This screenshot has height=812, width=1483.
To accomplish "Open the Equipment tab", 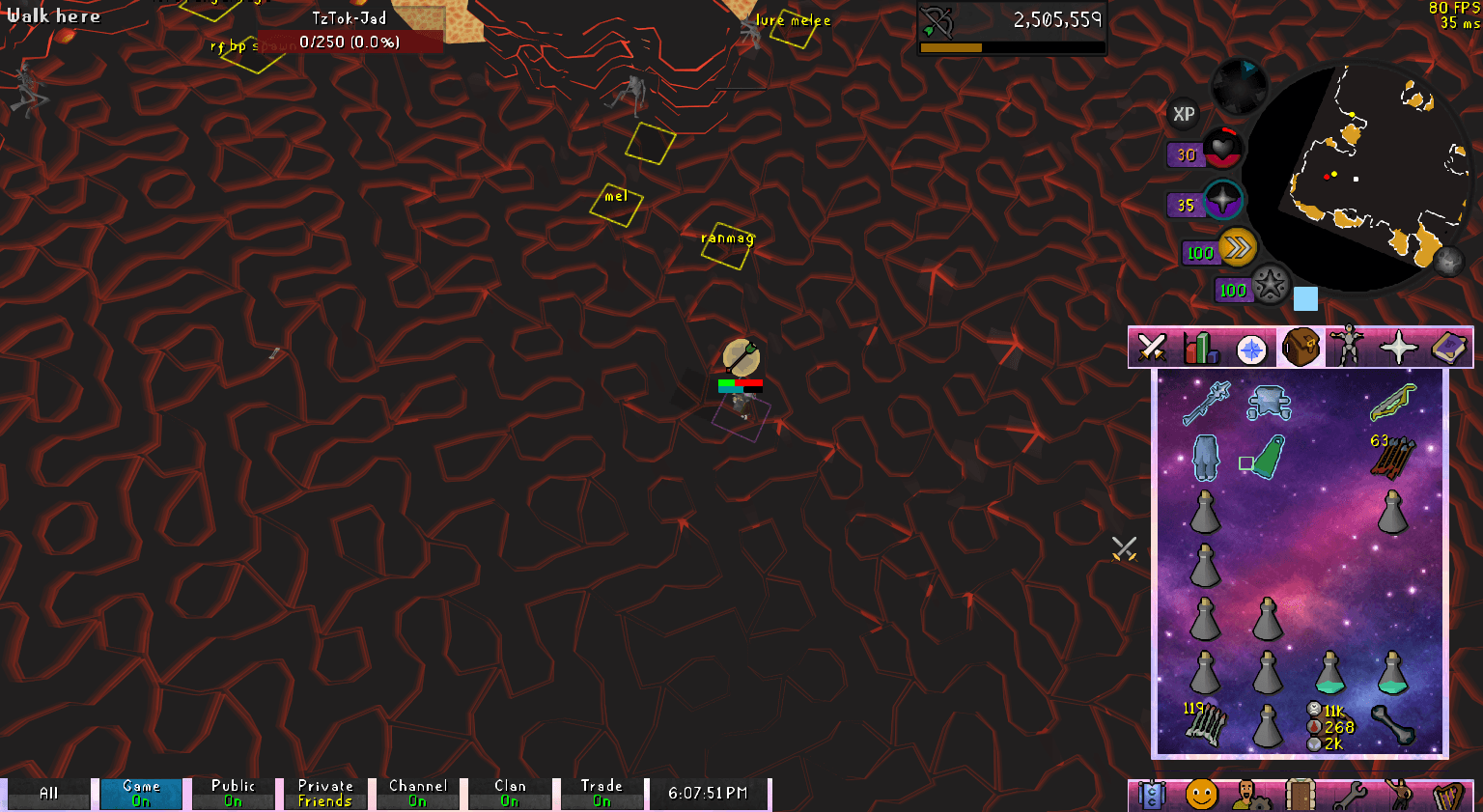I will pyautogui.click(x=1349, y=347).
